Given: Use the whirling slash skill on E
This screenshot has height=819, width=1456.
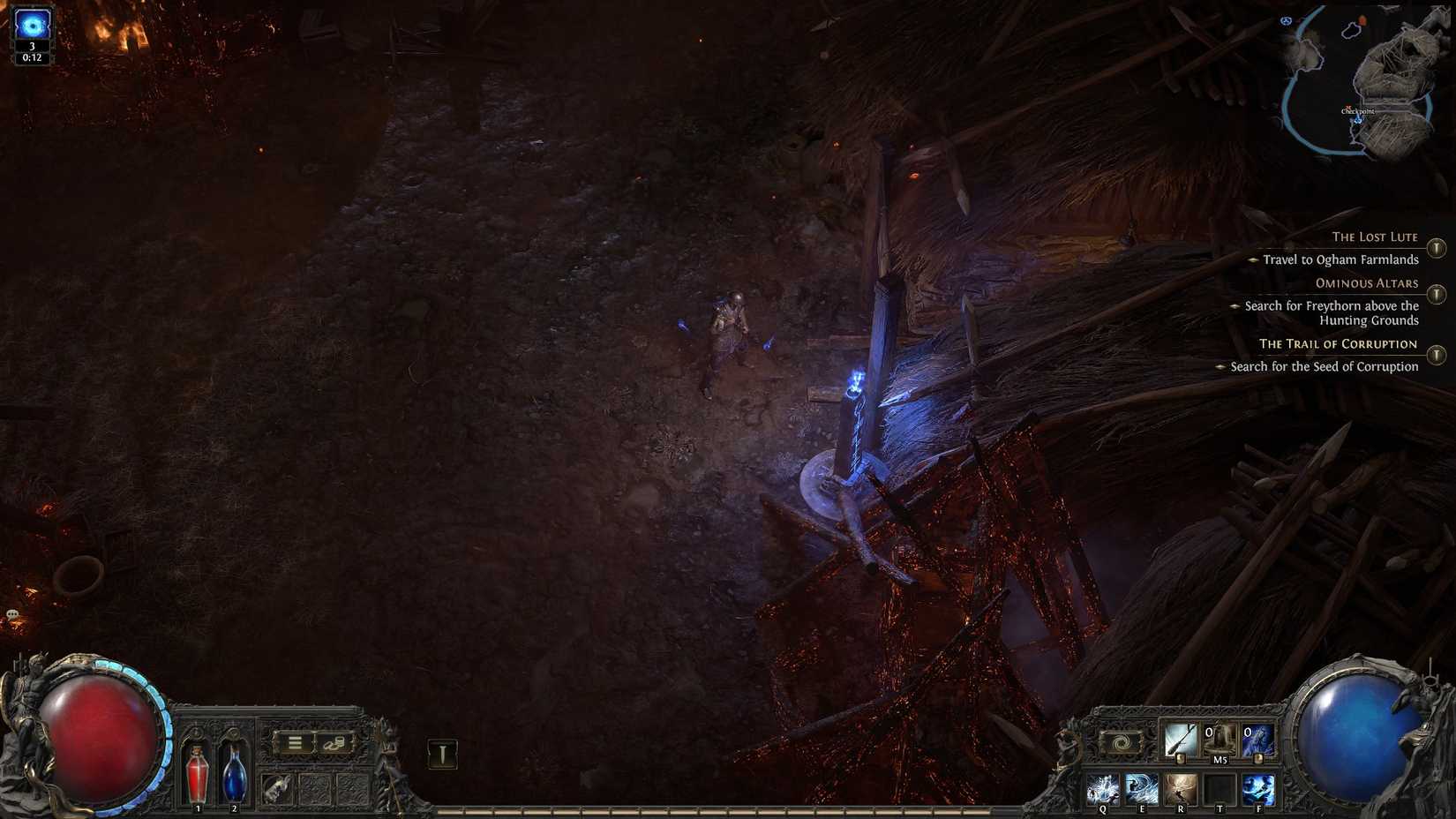Looking at the screenshot, I should pyautogui.click(x=1142, y=789).
